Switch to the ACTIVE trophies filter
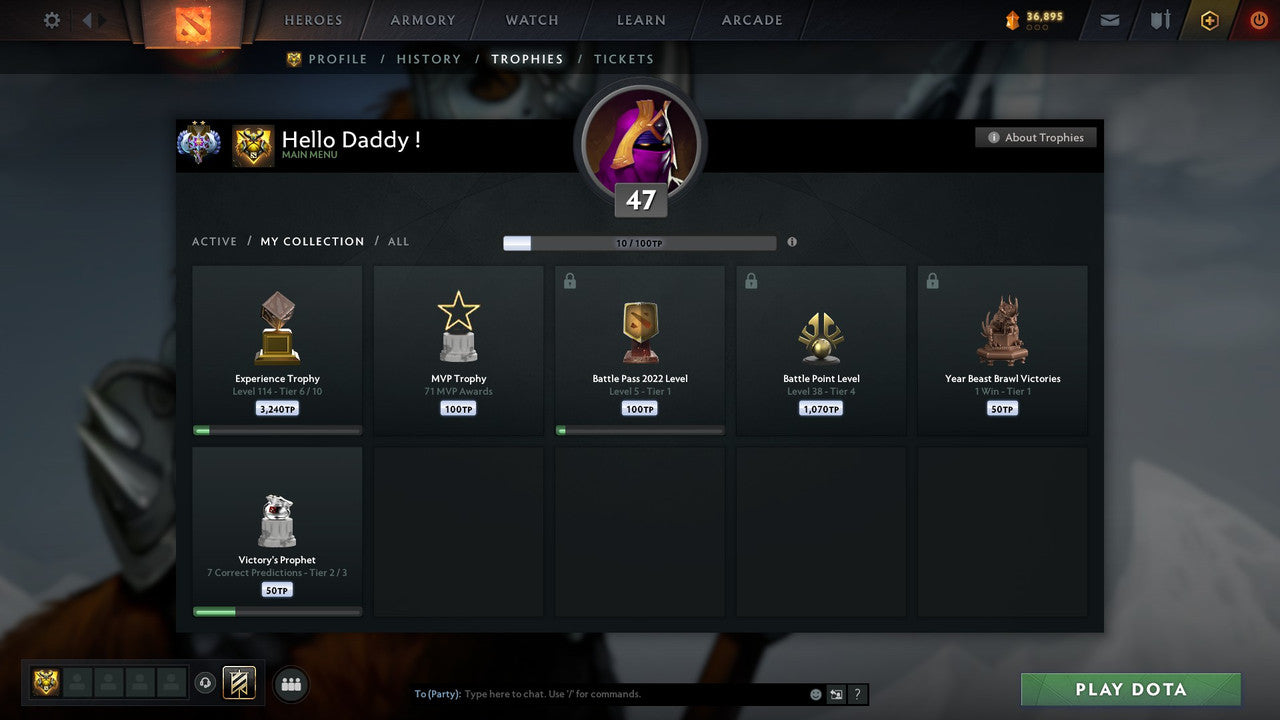Screen dimensions: 1280x720 tap(215, 241)
